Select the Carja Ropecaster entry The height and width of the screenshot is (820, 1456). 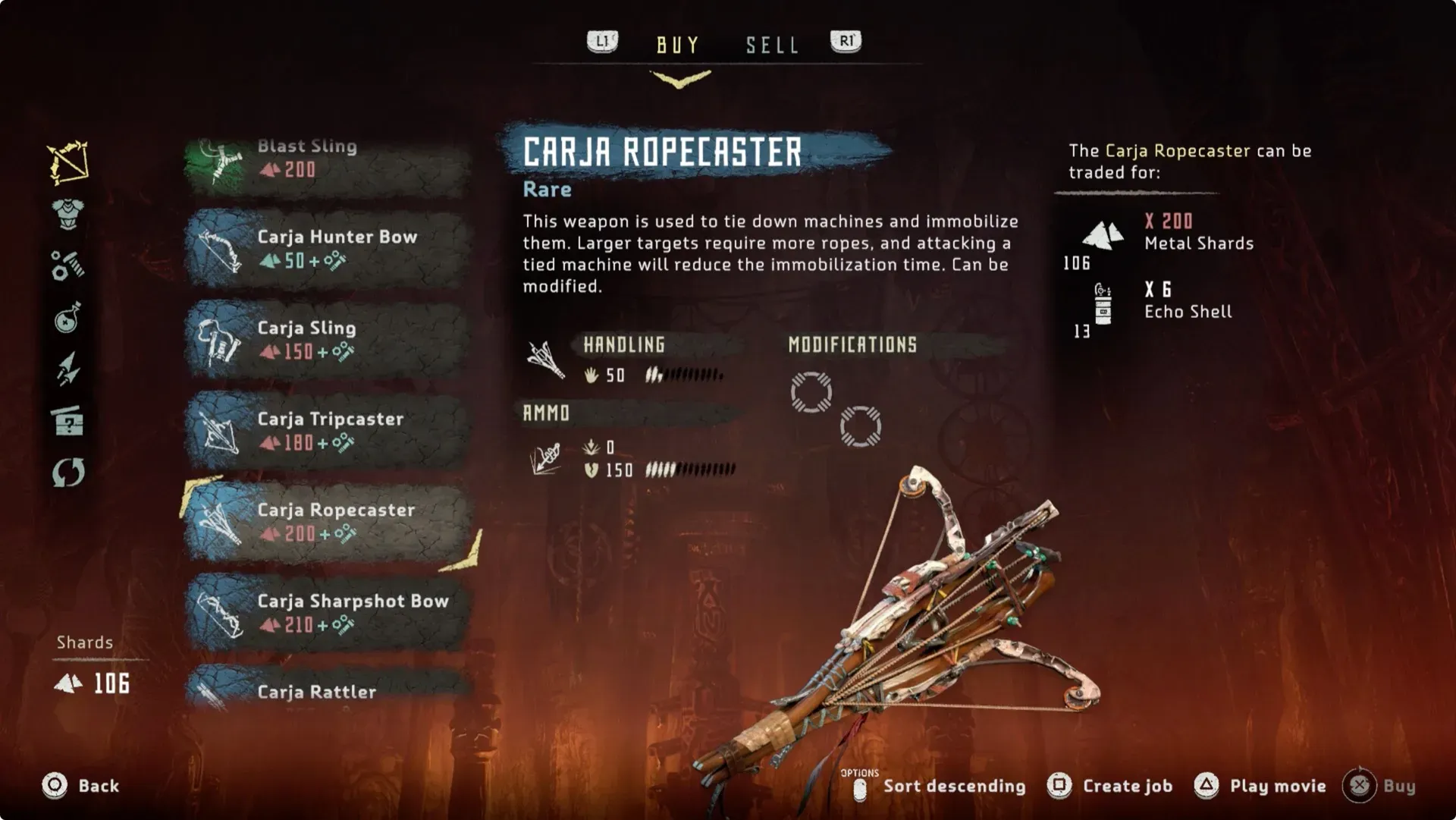(x=328, y=521)
